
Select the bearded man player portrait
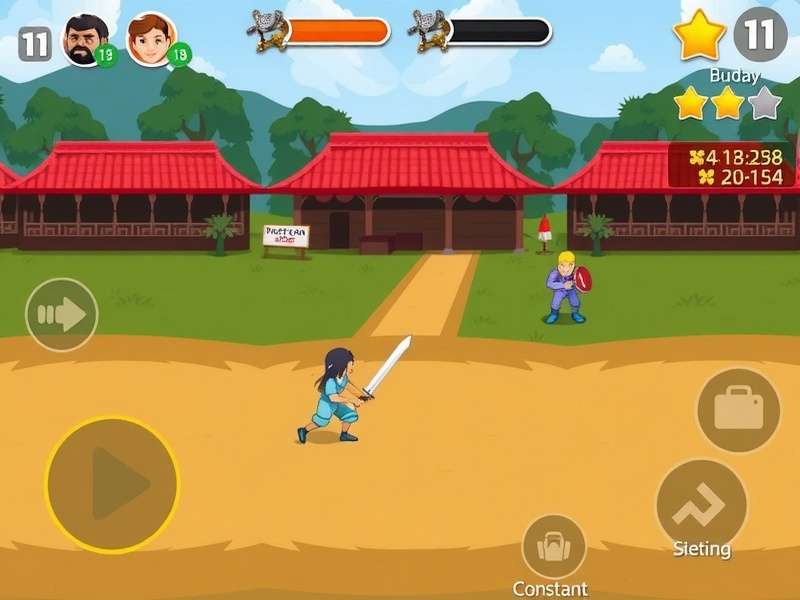[86, 40]
